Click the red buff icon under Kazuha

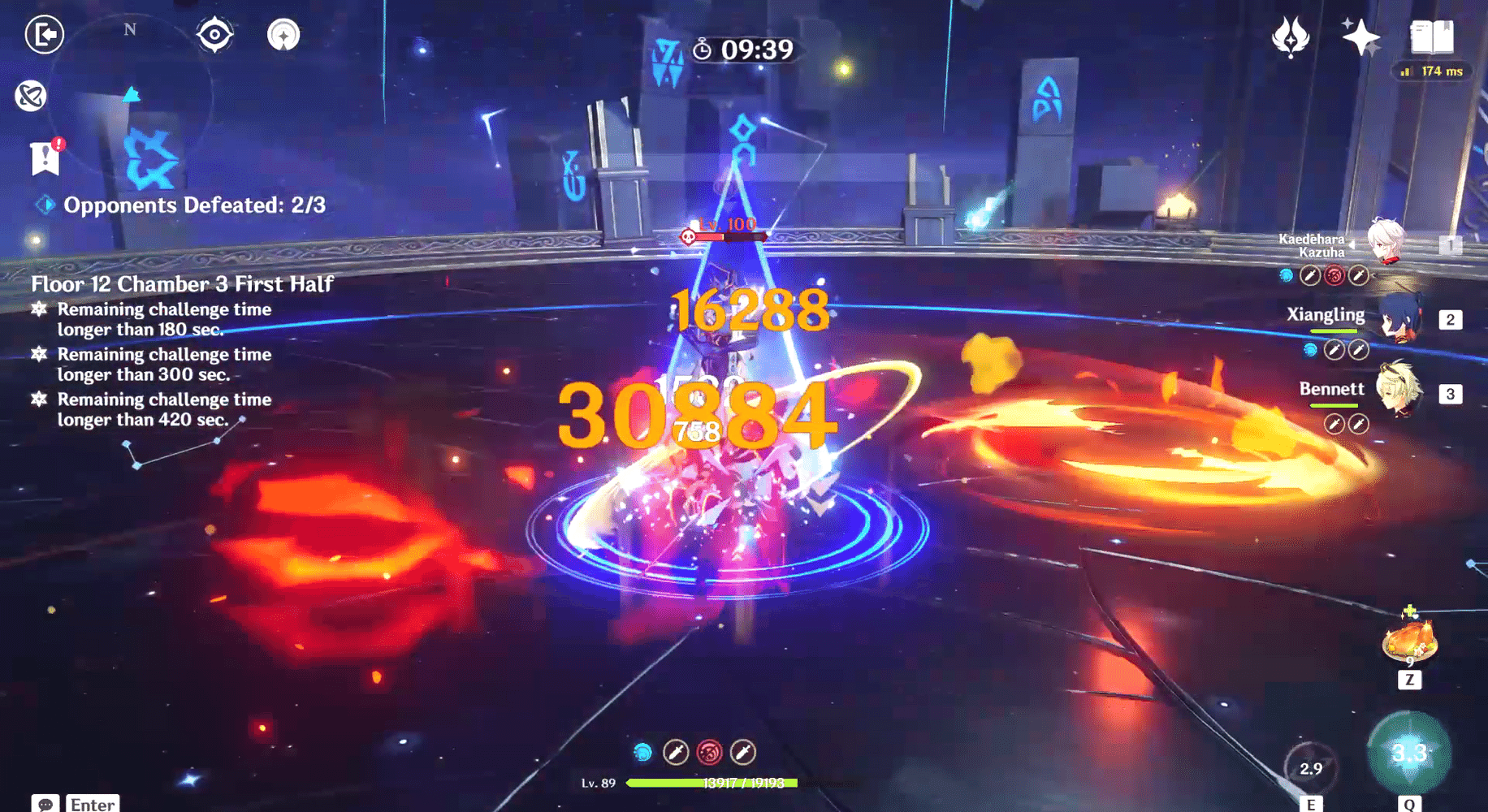[1333, 274]
